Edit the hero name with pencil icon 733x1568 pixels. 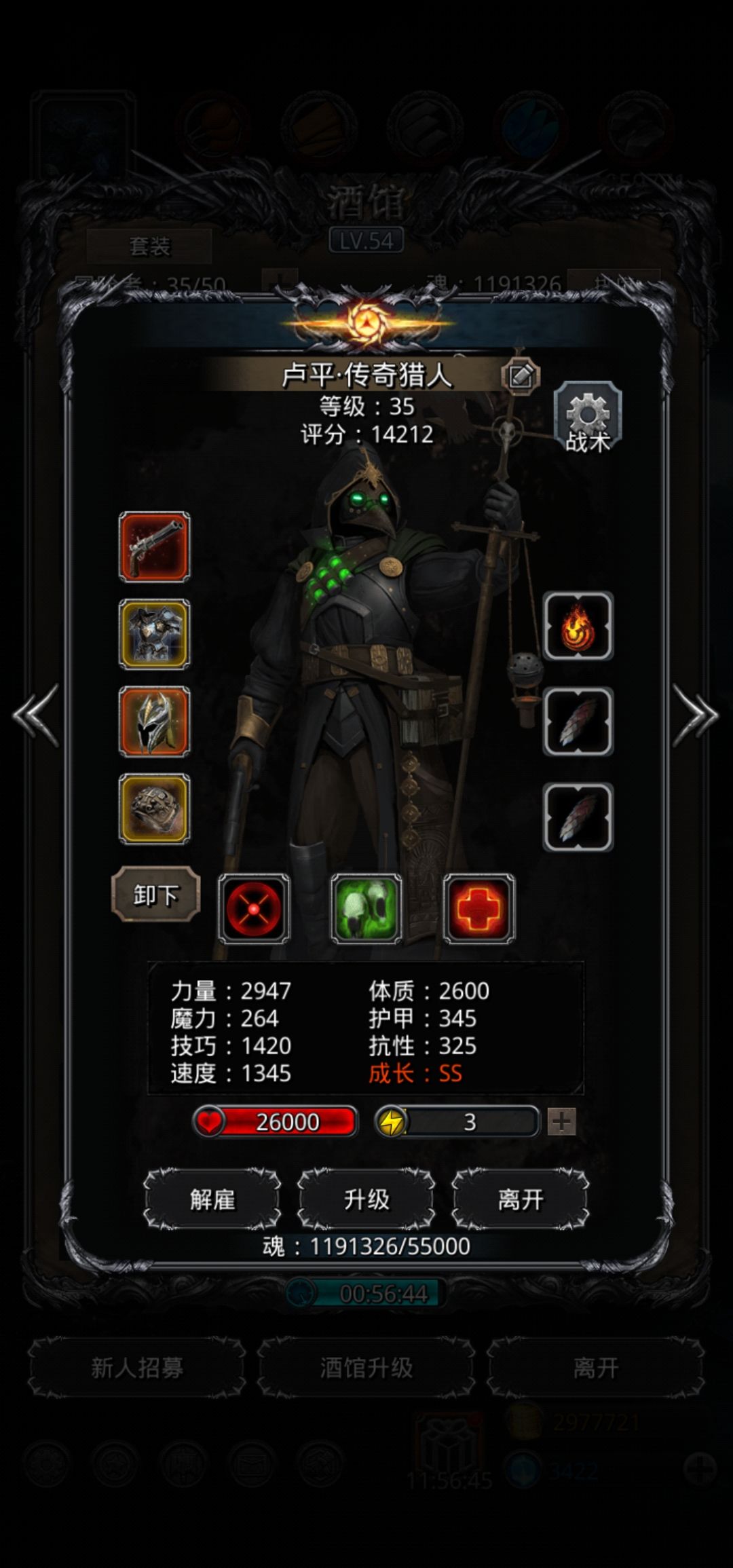point(521,375)
